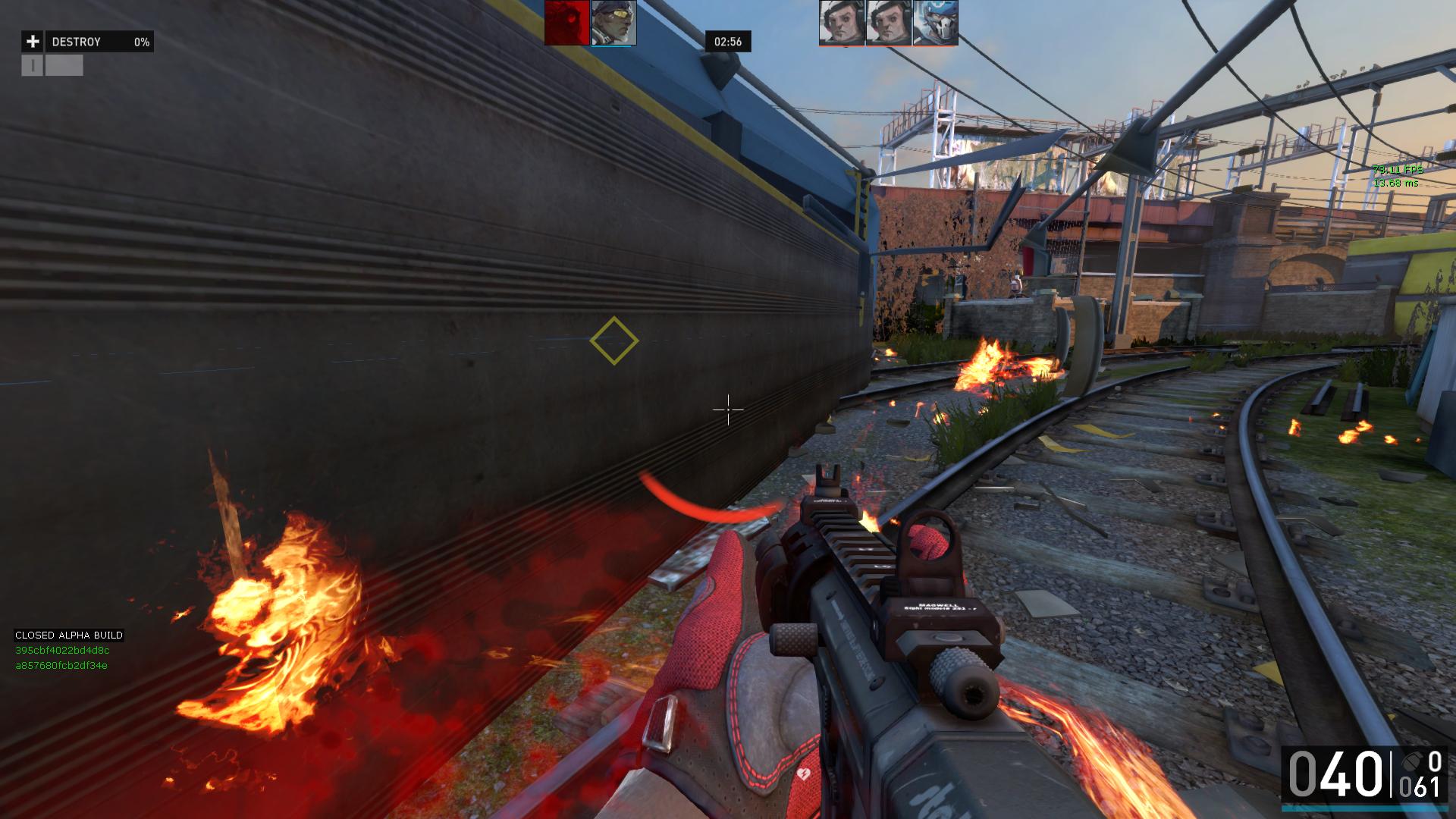Click the DESTROY objective tracker

pyautogui.click(x=99, y=42)
